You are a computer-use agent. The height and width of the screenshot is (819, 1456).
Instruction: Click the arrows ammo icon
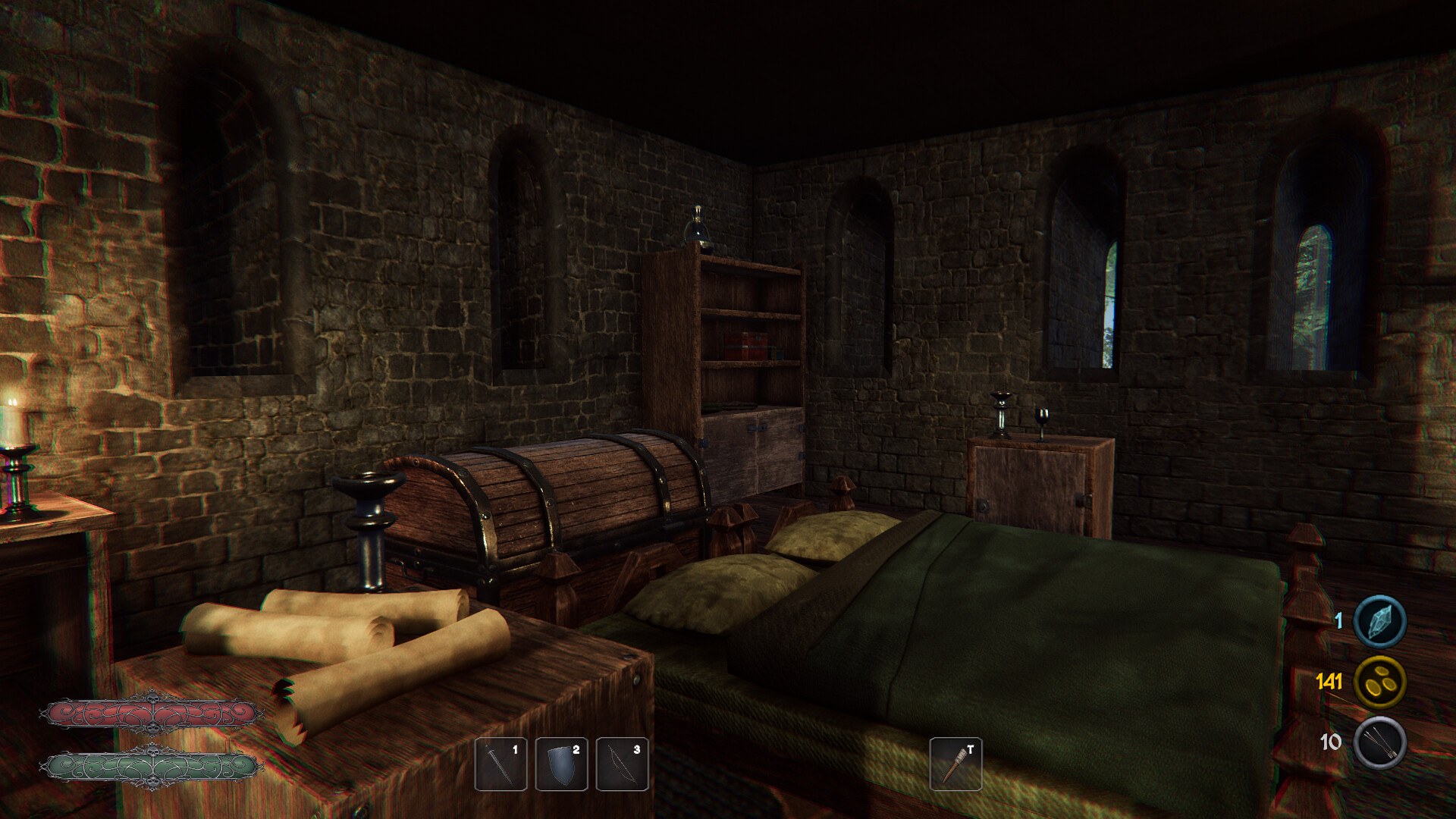(x=1379, y=742)
